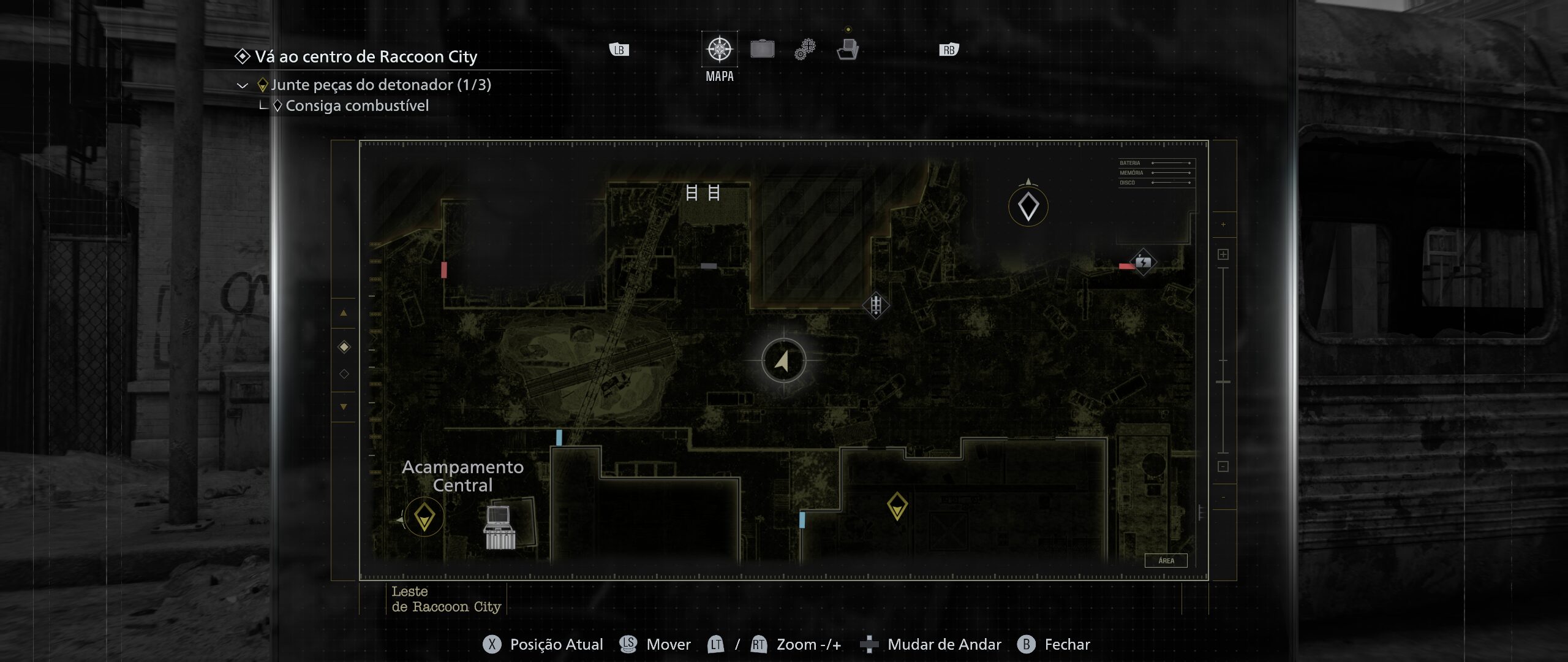Select the ladder marker near the map center
This screenshot has width=1568, height=662.
click(x=876, y=304)
